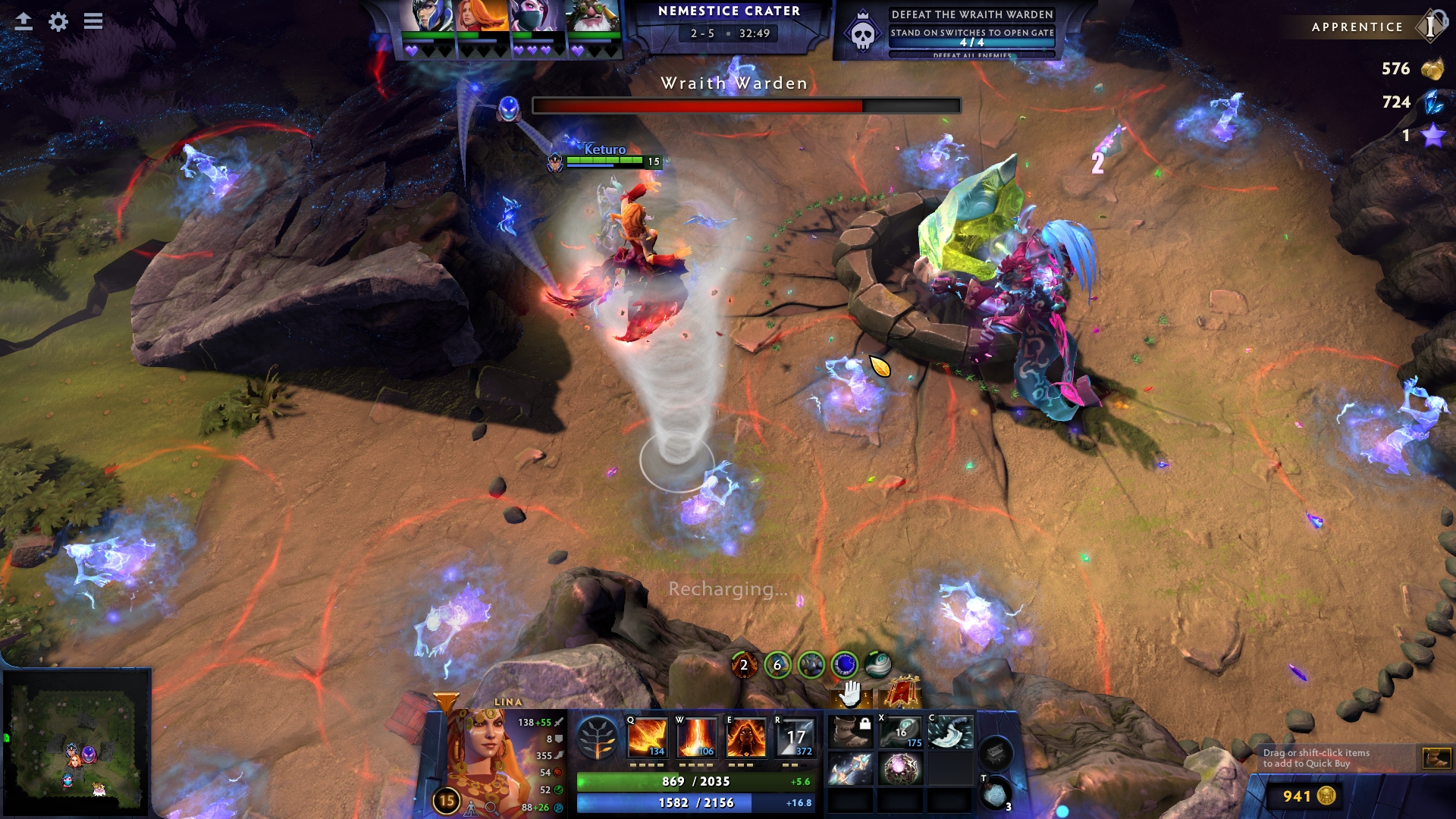The width and height of the screenshot is (1456, 819).
Task: Use the Shiva's Guard item
Action: pos(950,733)
